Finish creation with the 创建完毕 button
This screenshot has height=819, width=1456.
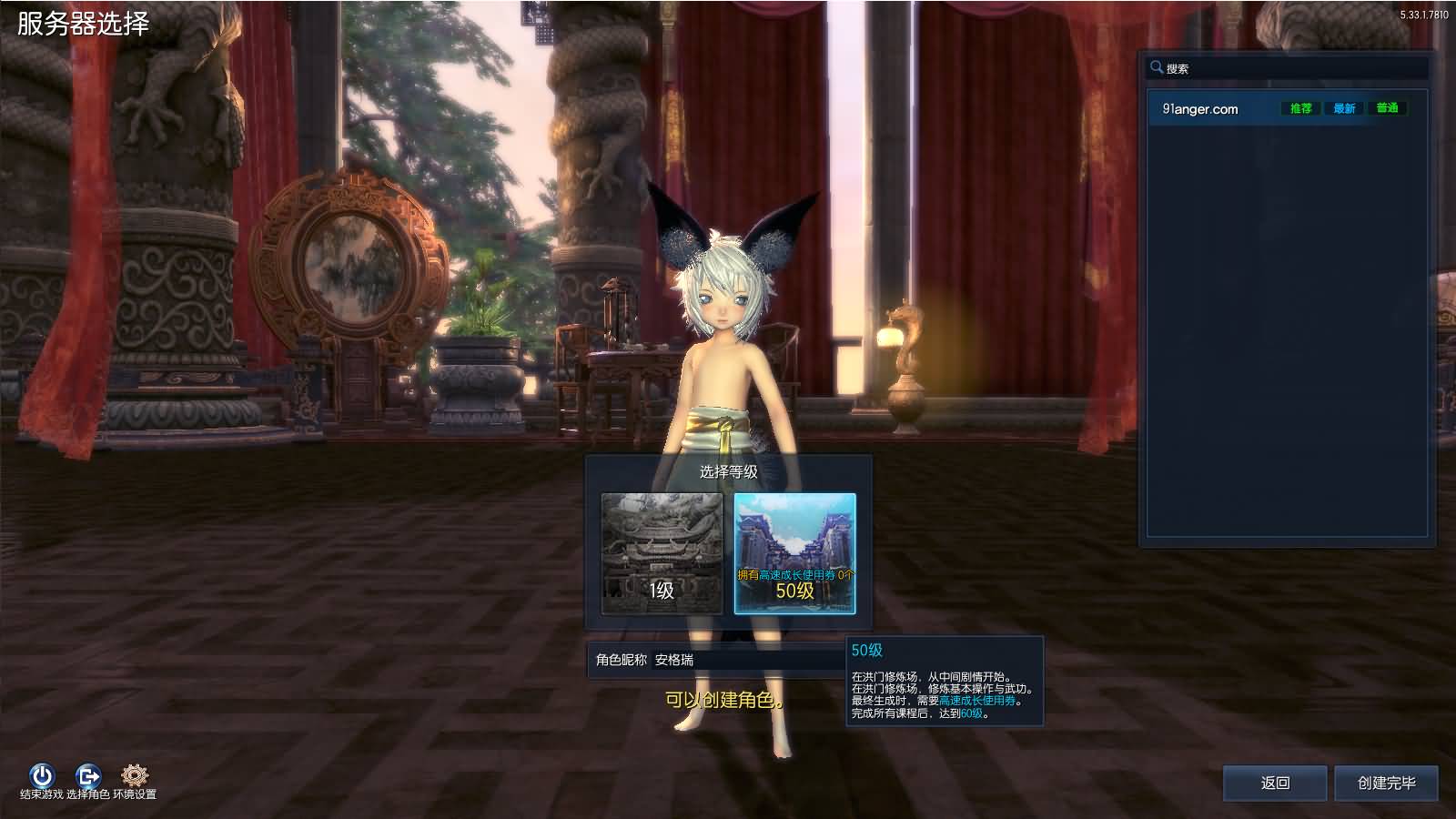point(1386,783)
